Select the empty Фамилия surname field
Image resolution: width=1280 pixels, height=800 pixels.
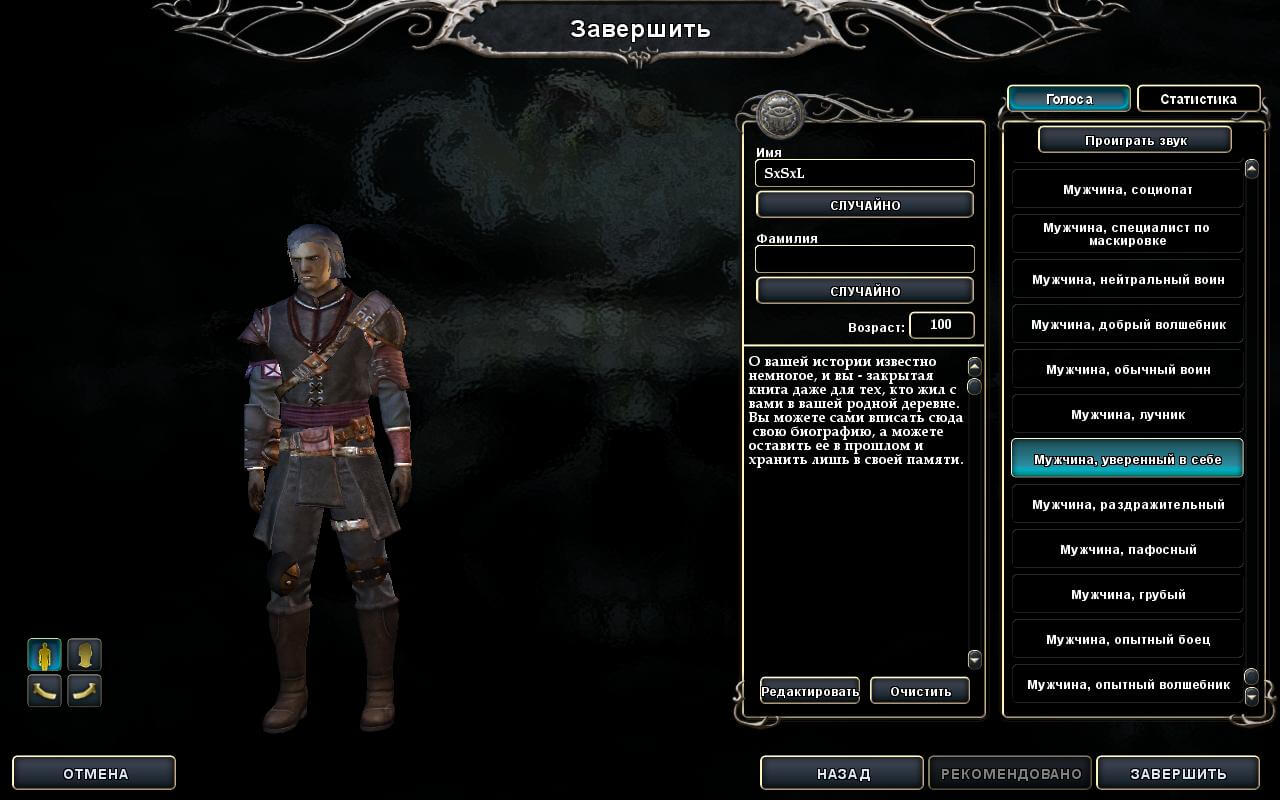[864, 259]
